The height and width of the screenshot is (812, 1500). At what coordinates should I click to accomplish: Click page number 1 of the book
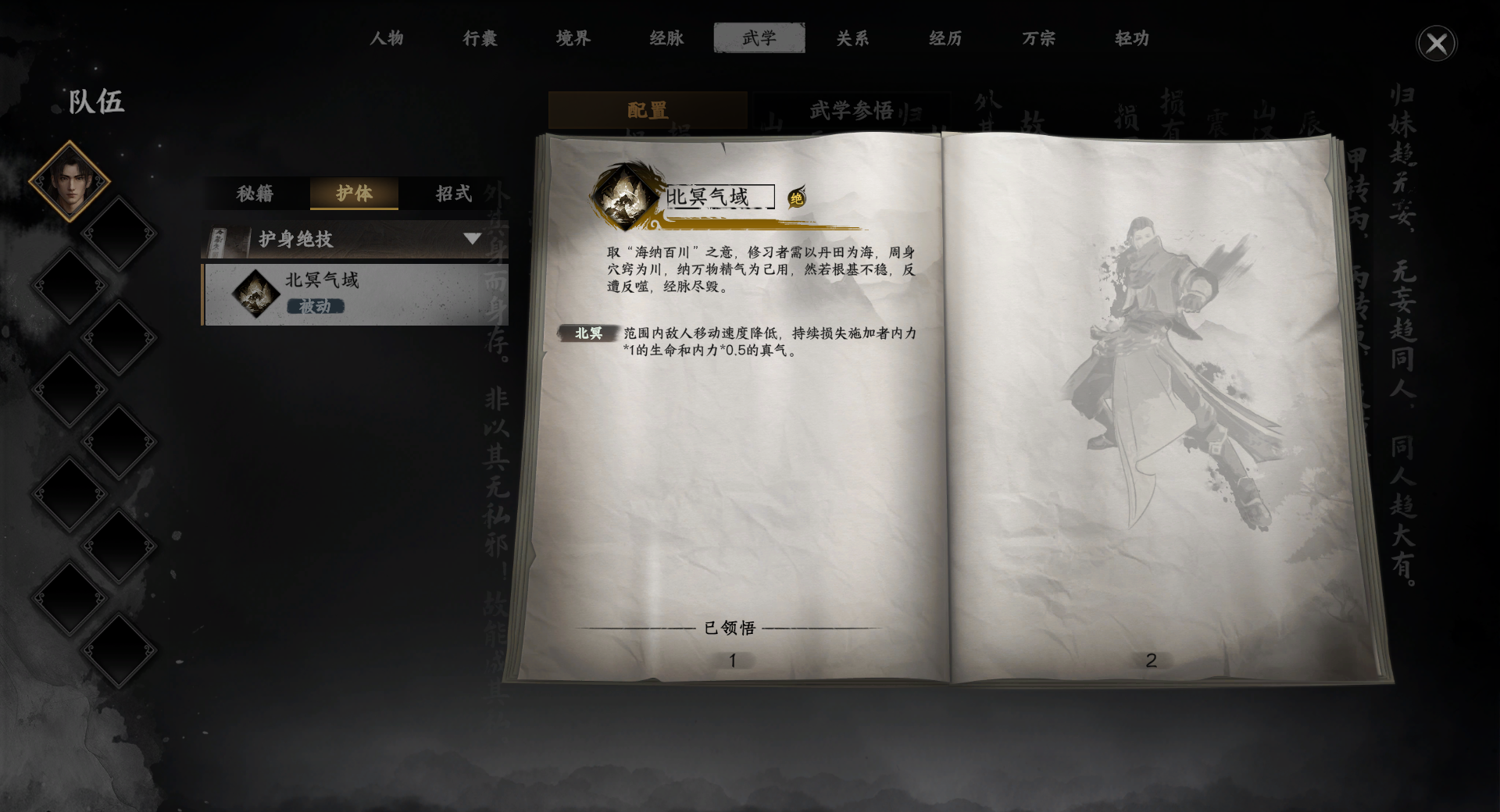[x=732, y=660]
